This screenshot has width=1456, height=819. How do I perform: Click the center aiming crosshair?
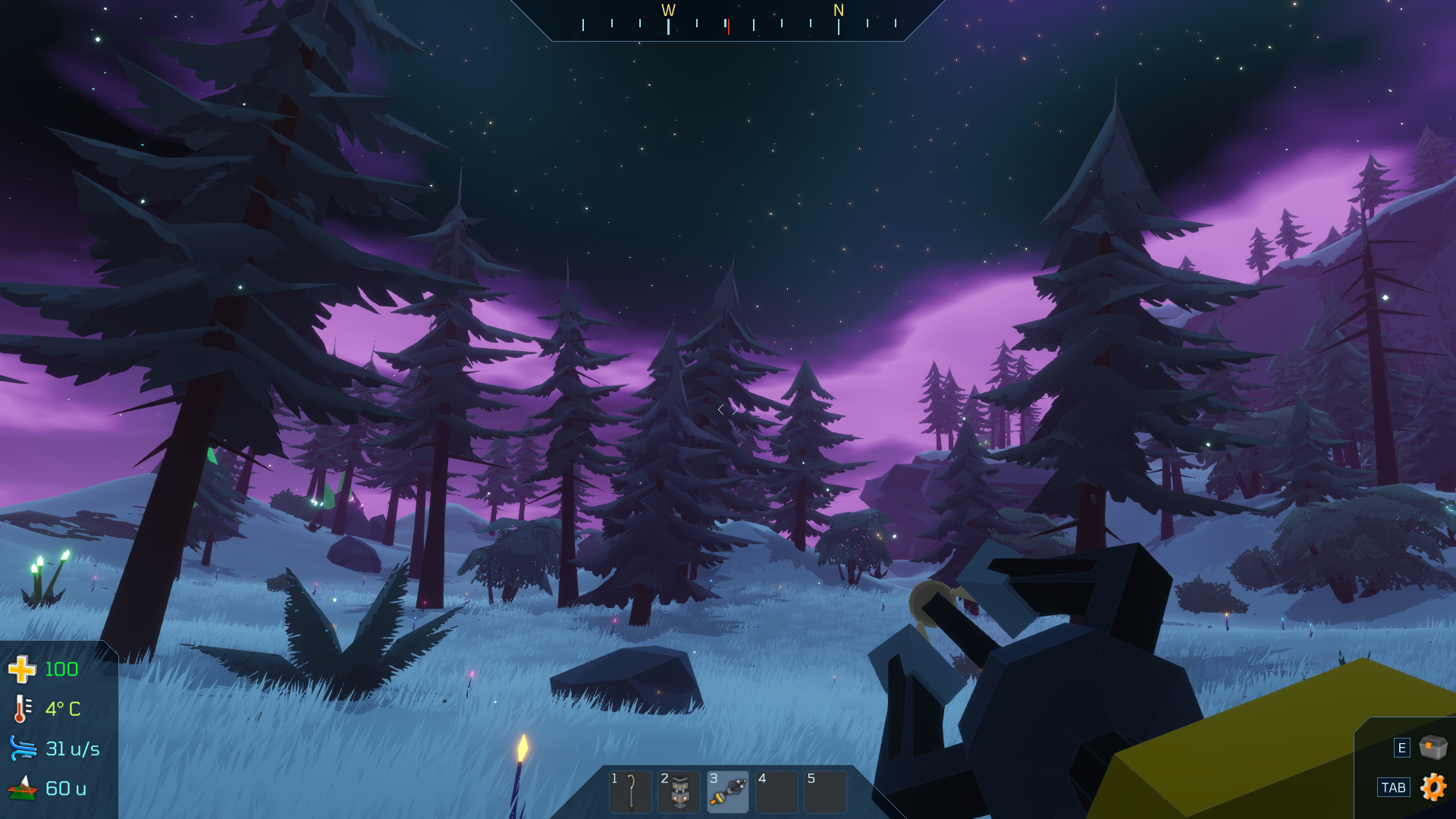pos(727,409)
